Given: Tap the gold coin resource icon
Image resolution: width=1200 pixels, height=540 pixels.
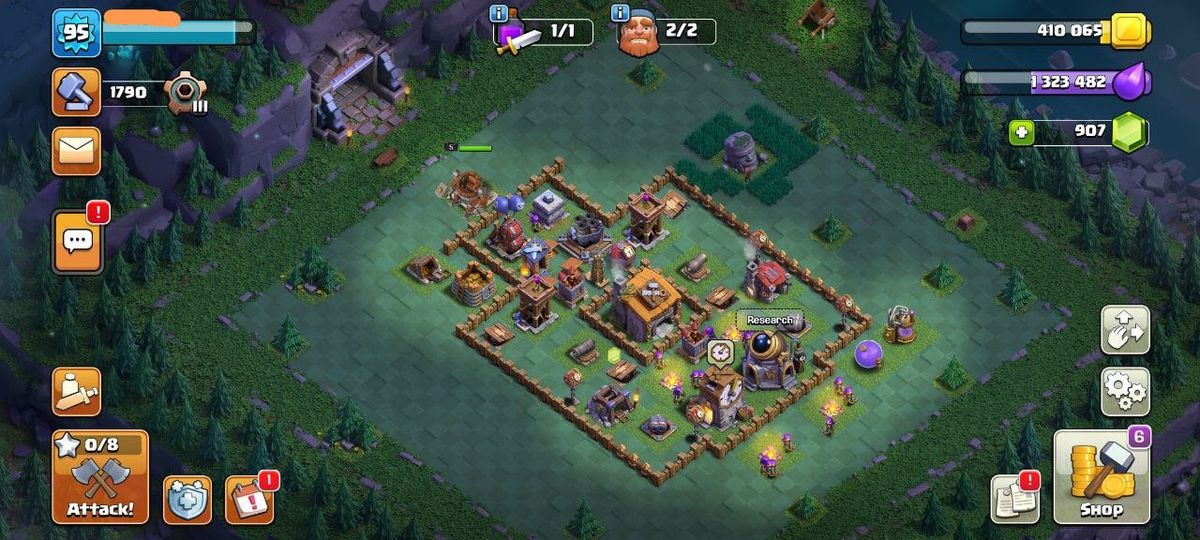Looking at the screenshot, I should pos(1130,31).
